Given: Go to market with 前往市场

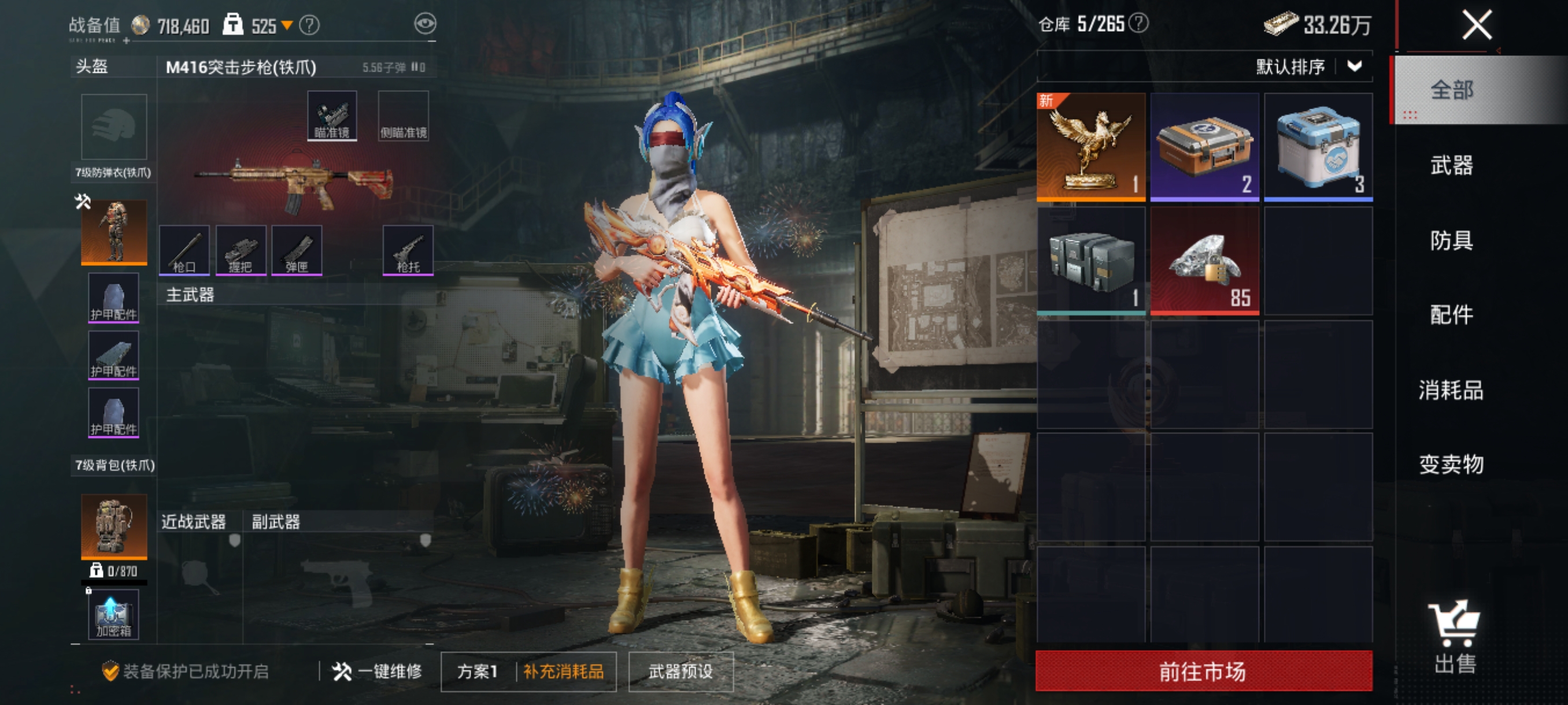Looking at the screenshot, I should (1203, 671).
